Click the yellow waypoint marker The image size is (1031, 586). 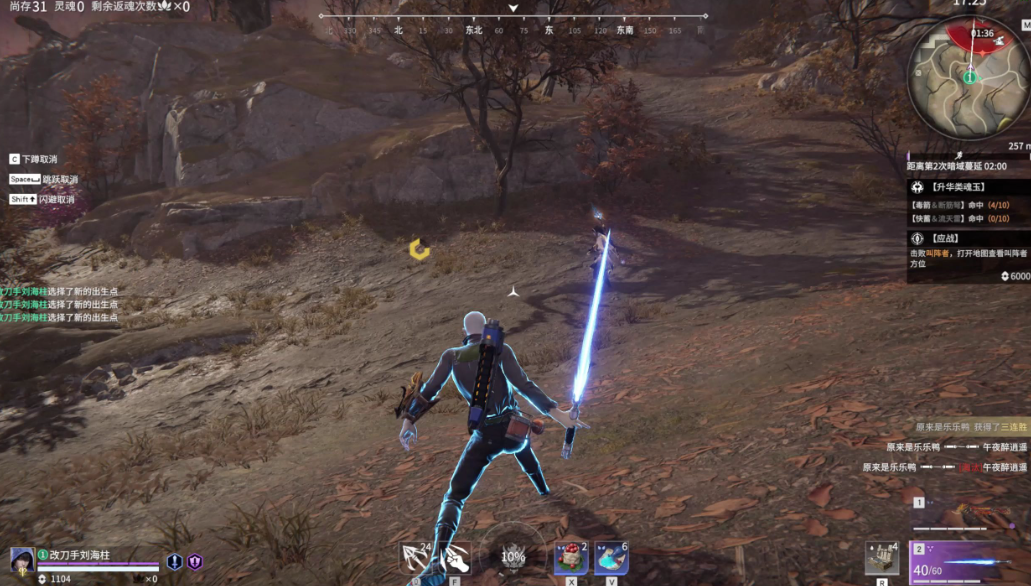pos(420,249)
